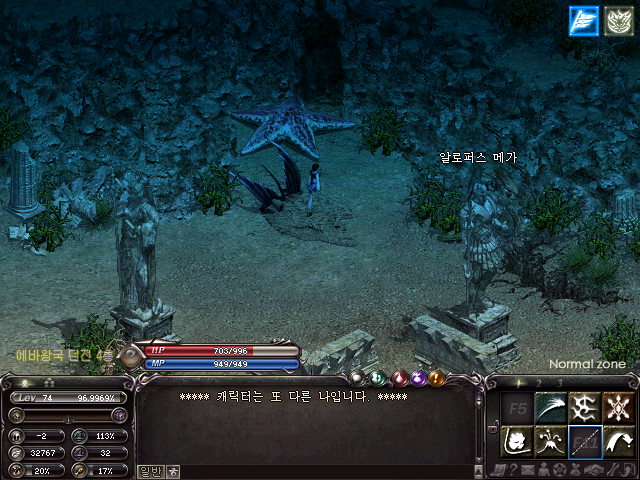Select the highlighted wand in the F11 slot
Image resolution: width=640 pixels, height=480 pixels.
coord(585,441)
